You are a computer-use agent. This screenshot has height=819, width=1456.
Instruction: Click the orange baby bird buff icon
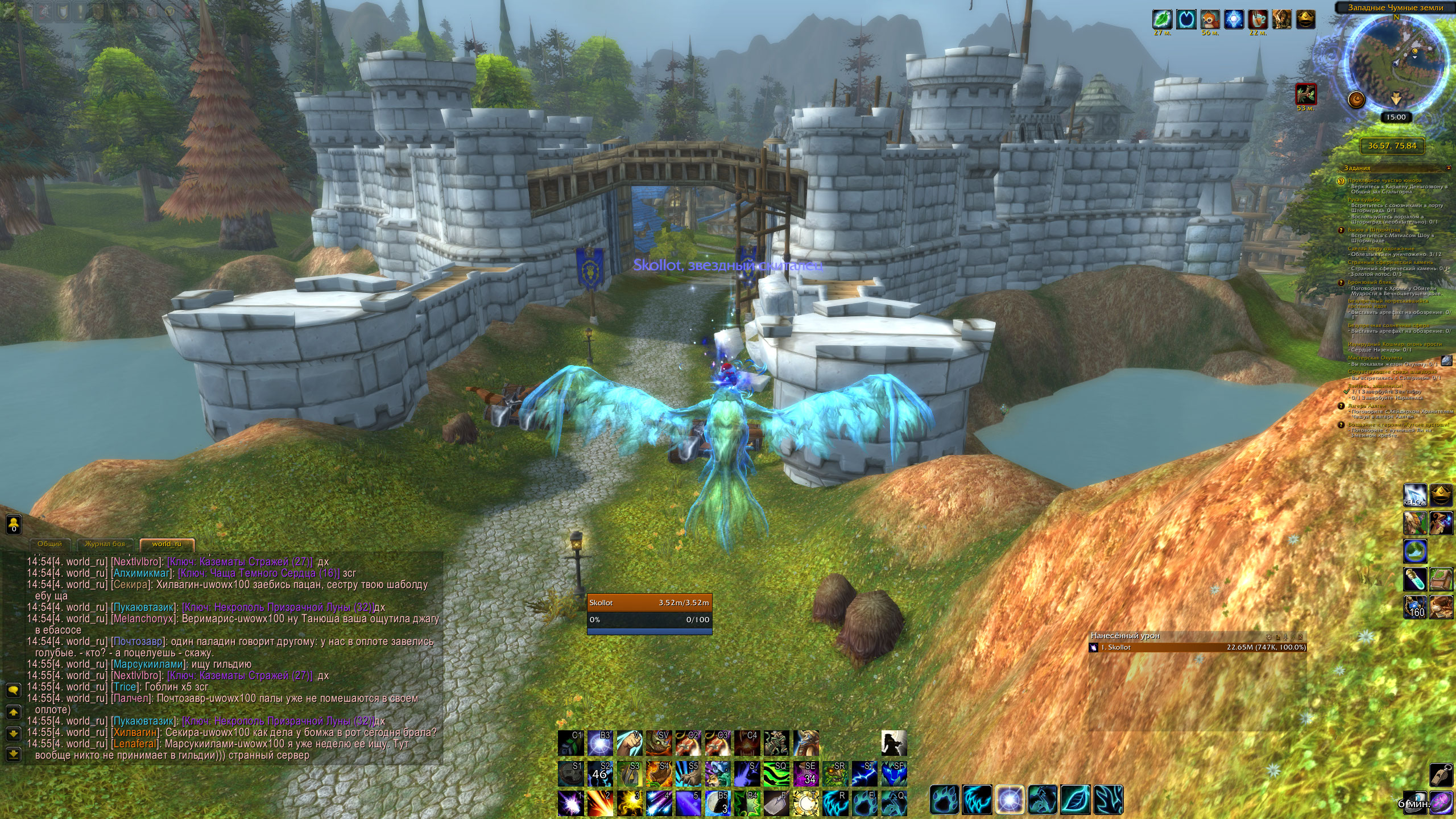[1210, 19]
